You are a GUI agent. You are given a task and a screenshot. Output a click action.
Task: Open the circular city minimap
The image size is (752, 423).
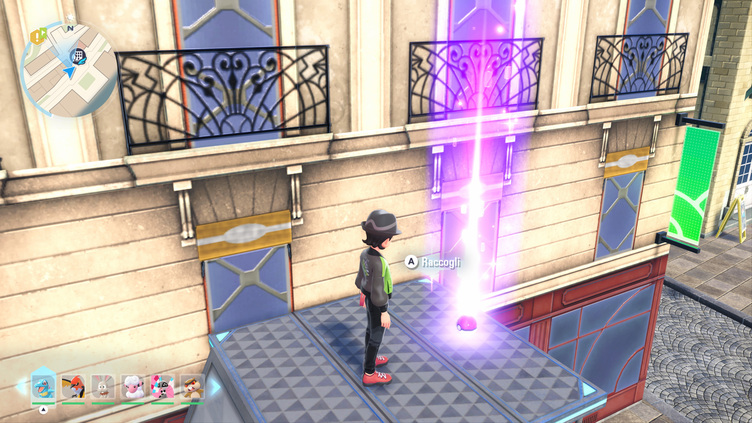coord(68,69)
